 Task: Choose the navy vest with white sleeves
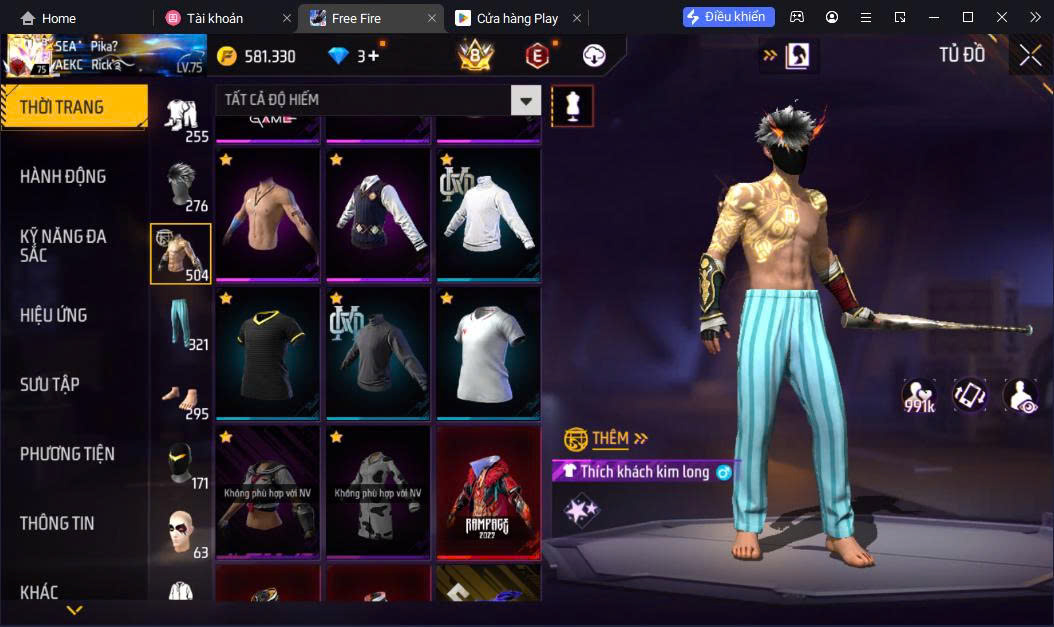(378, 214)
